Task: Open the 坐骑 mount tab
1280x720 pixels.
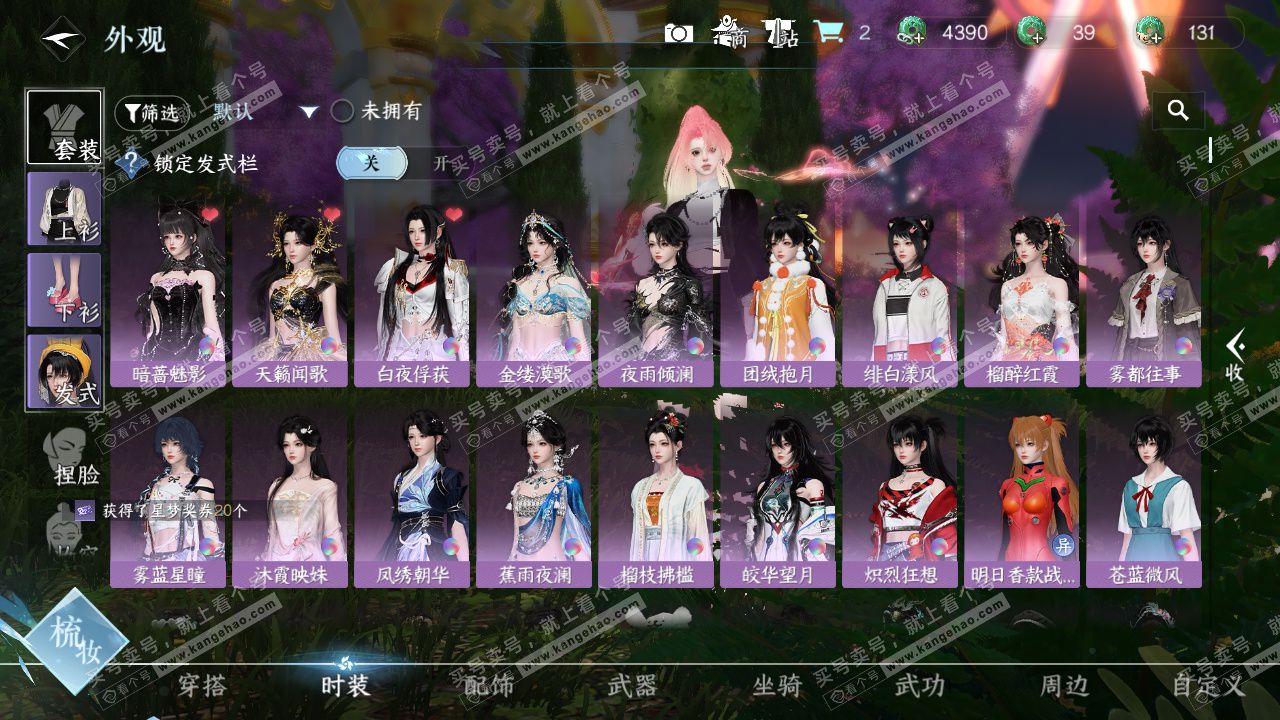Action: (x=777, y=685)
